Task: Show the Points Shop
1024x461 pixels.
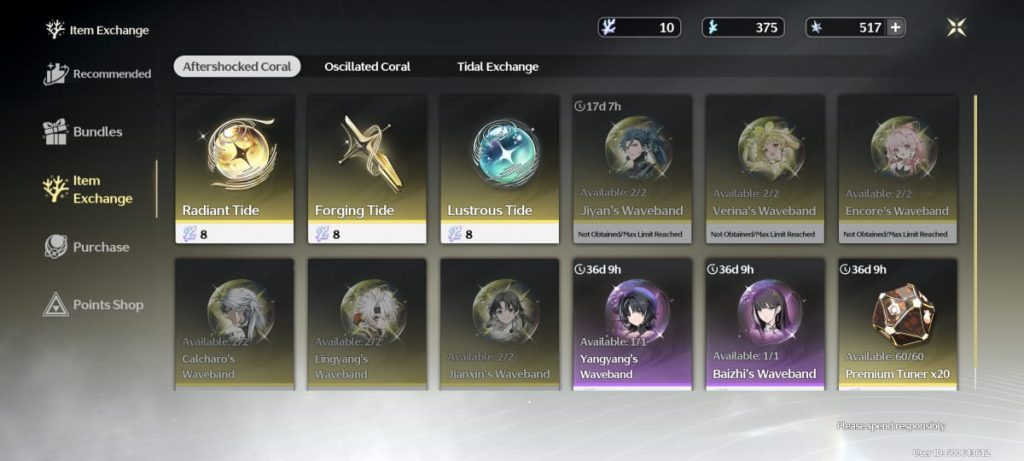Action: [x=94, y=305]
